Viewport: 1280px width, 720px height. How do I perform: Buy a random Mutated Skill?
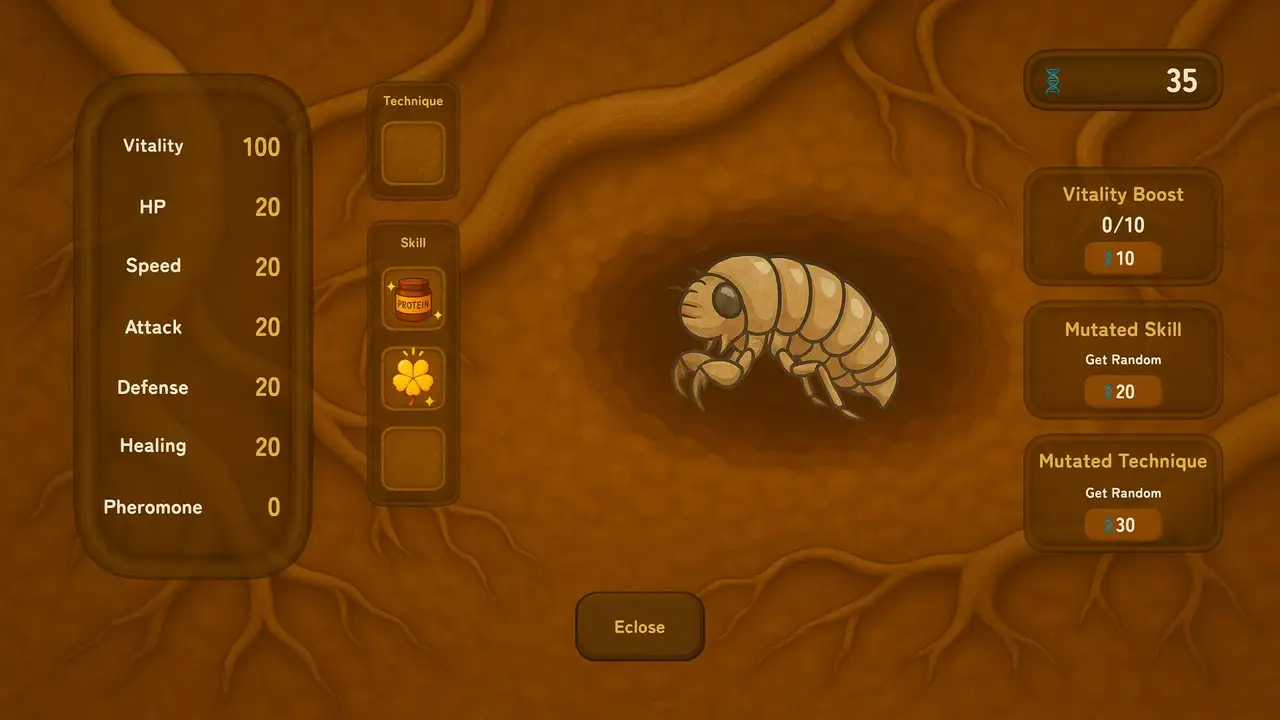1123,391
